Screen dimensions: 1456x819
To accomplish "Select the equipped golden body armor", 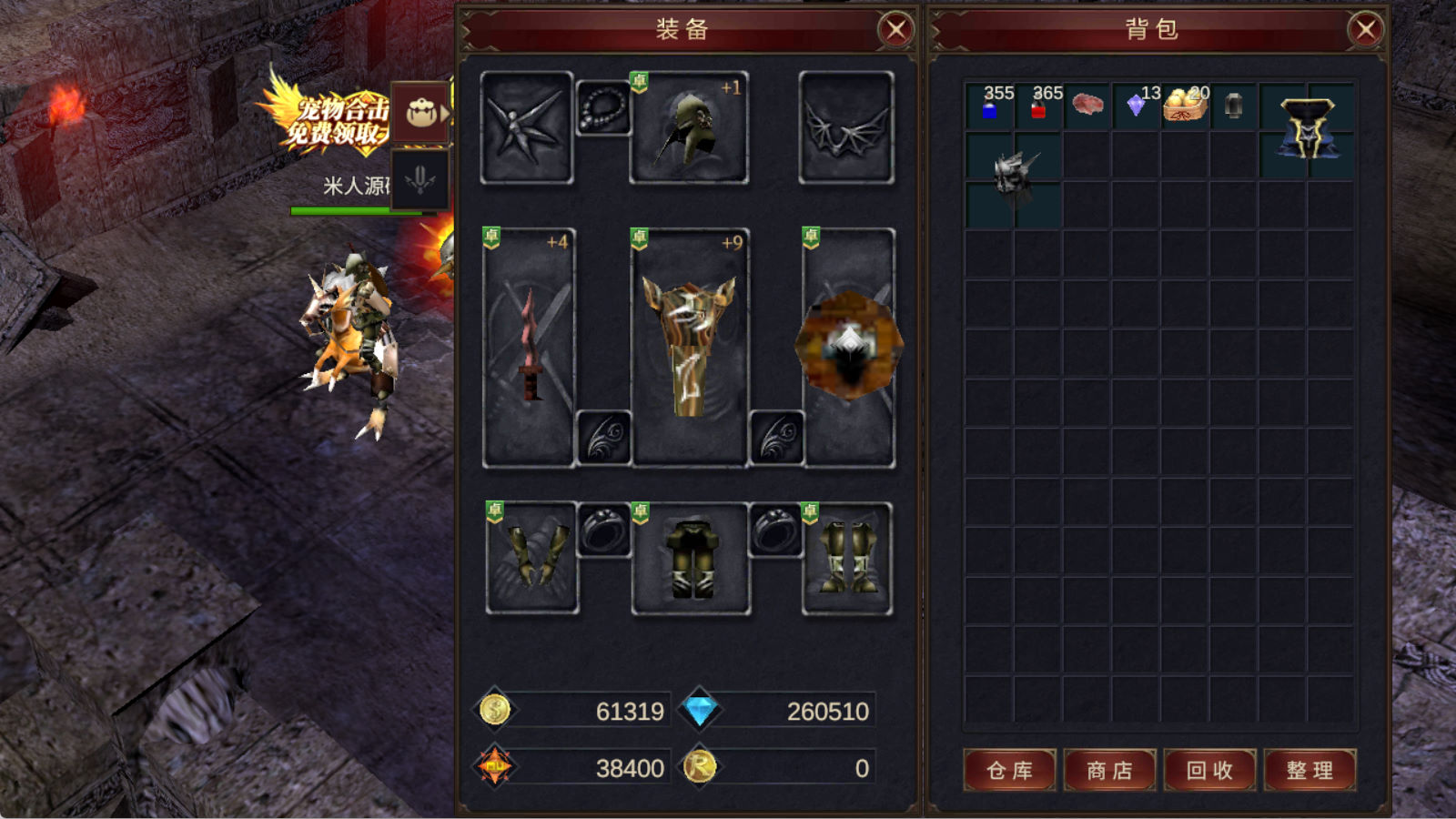I will point(689,348).
